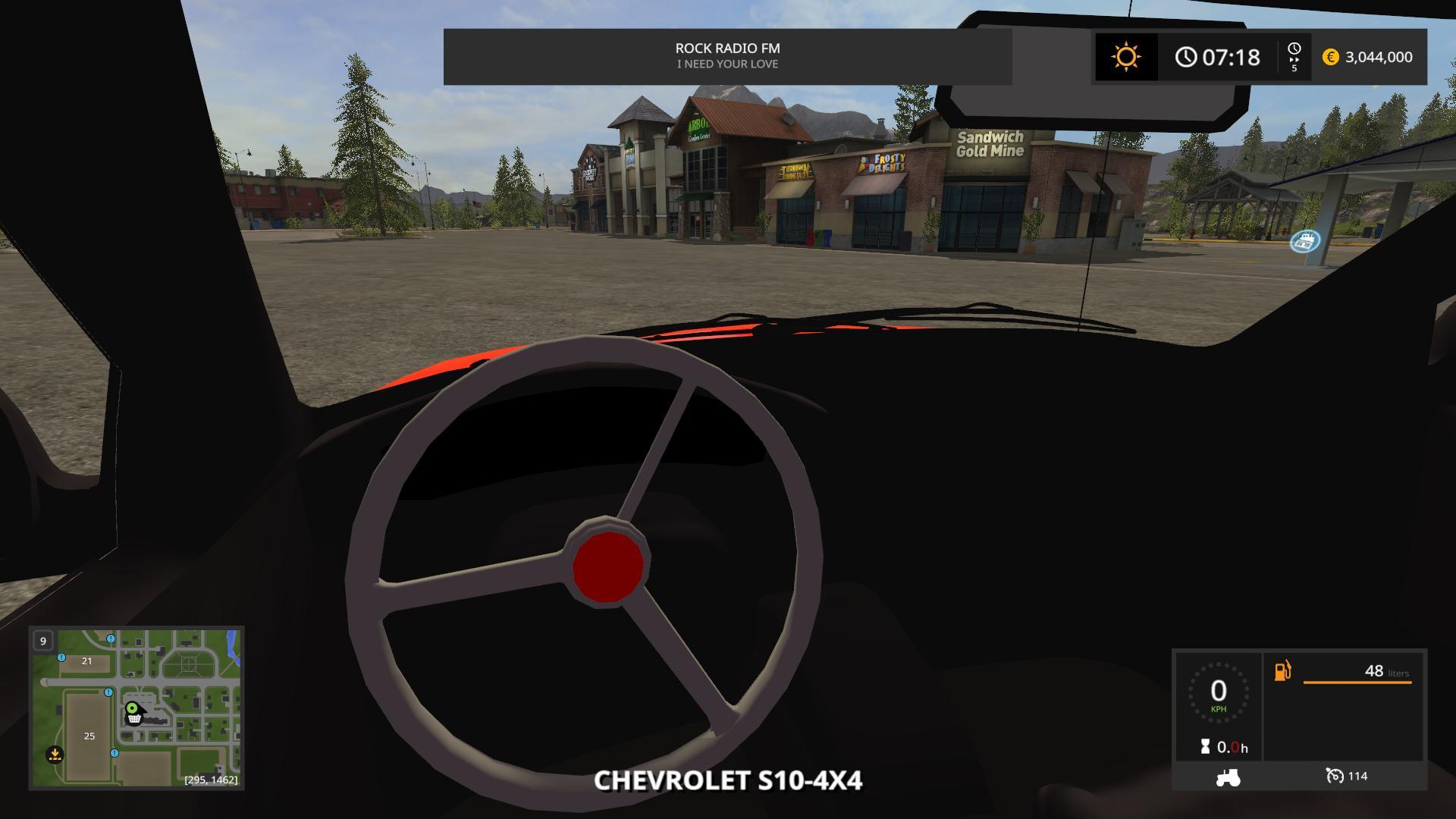Select the tractor vehicle icon

point(1228,777)
